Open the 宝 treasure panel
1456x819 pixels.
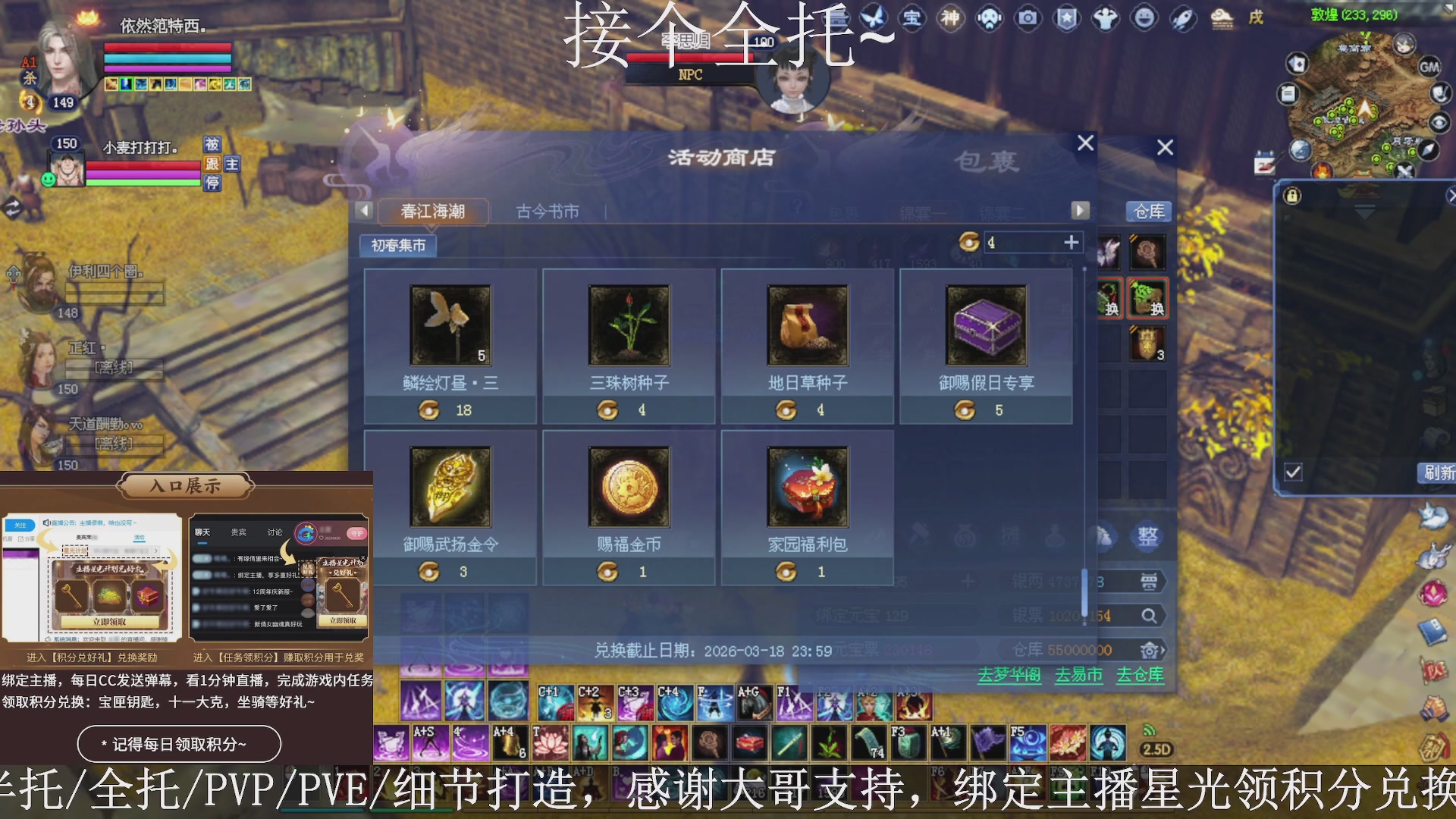[912, 19]
